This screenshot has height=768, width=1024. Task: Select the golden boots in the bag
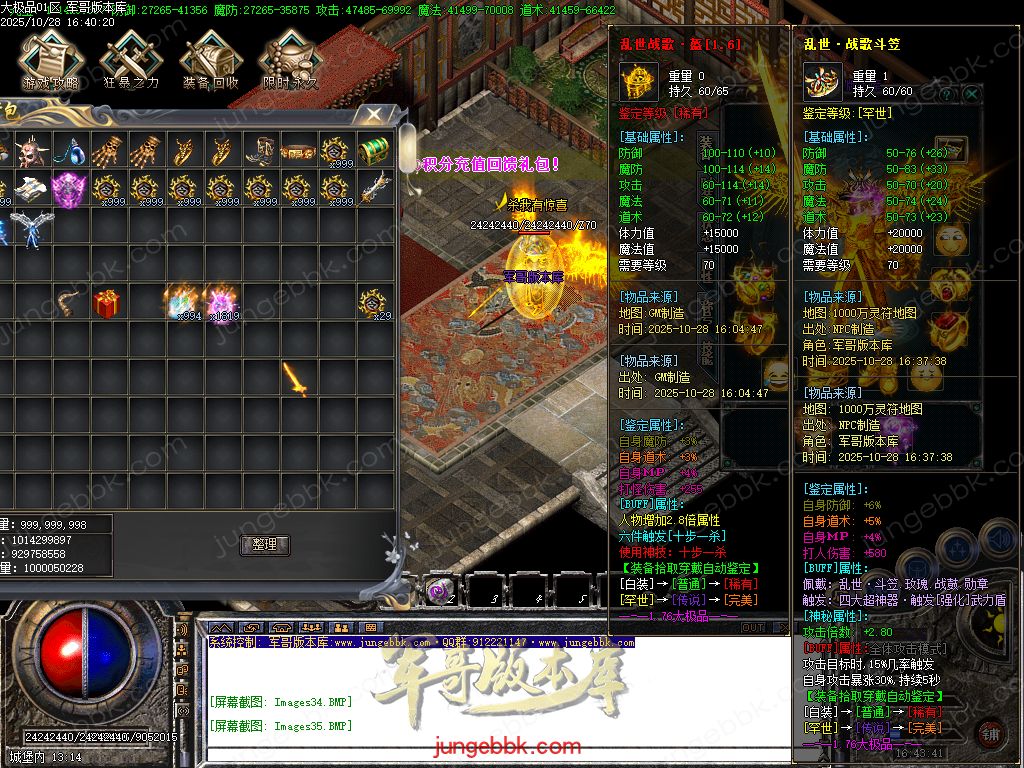pyautogui.click(x=260, y=151)
